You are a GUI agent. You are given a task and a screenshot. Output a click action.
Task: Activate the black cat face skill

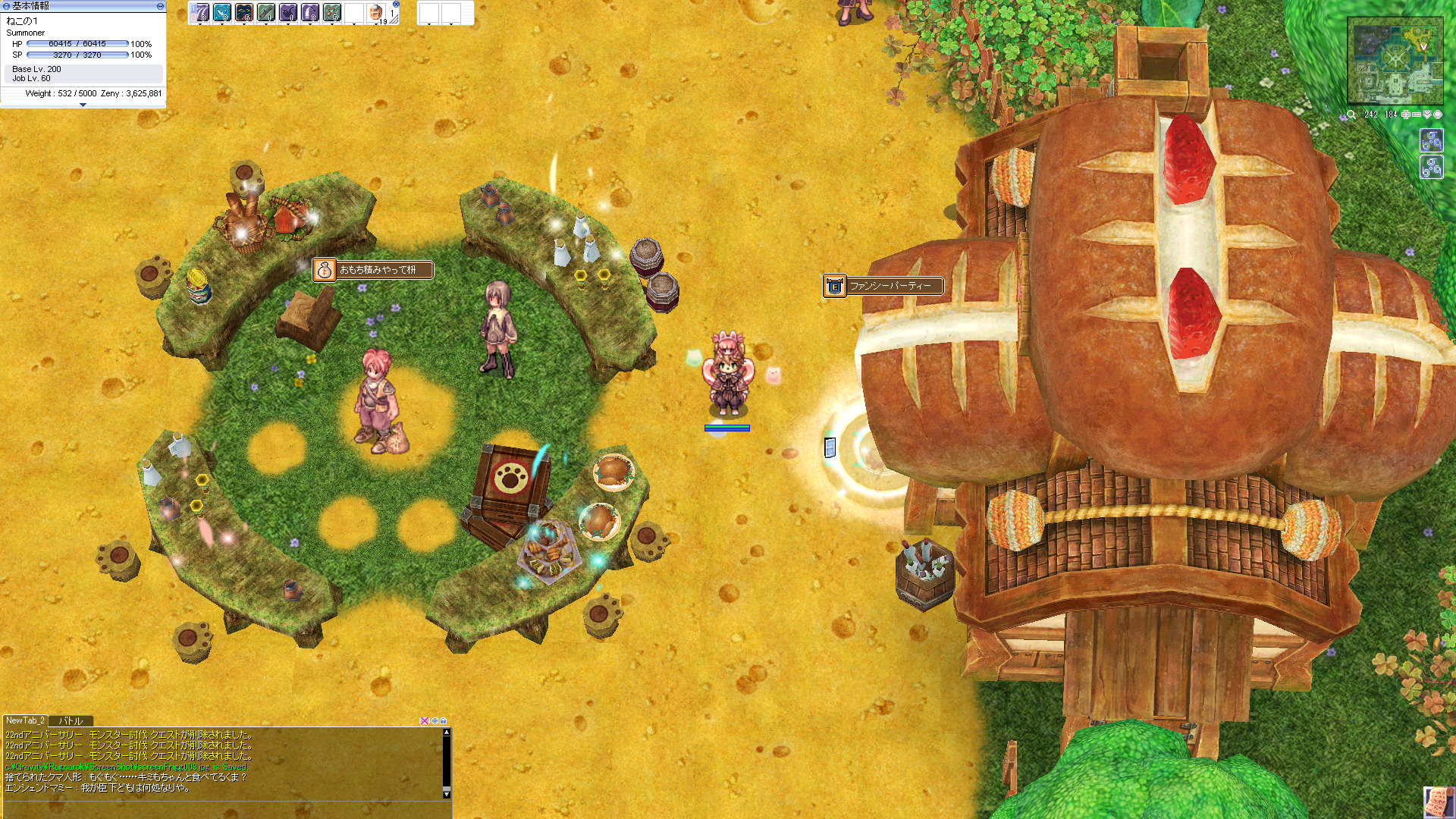pos(244,12)
